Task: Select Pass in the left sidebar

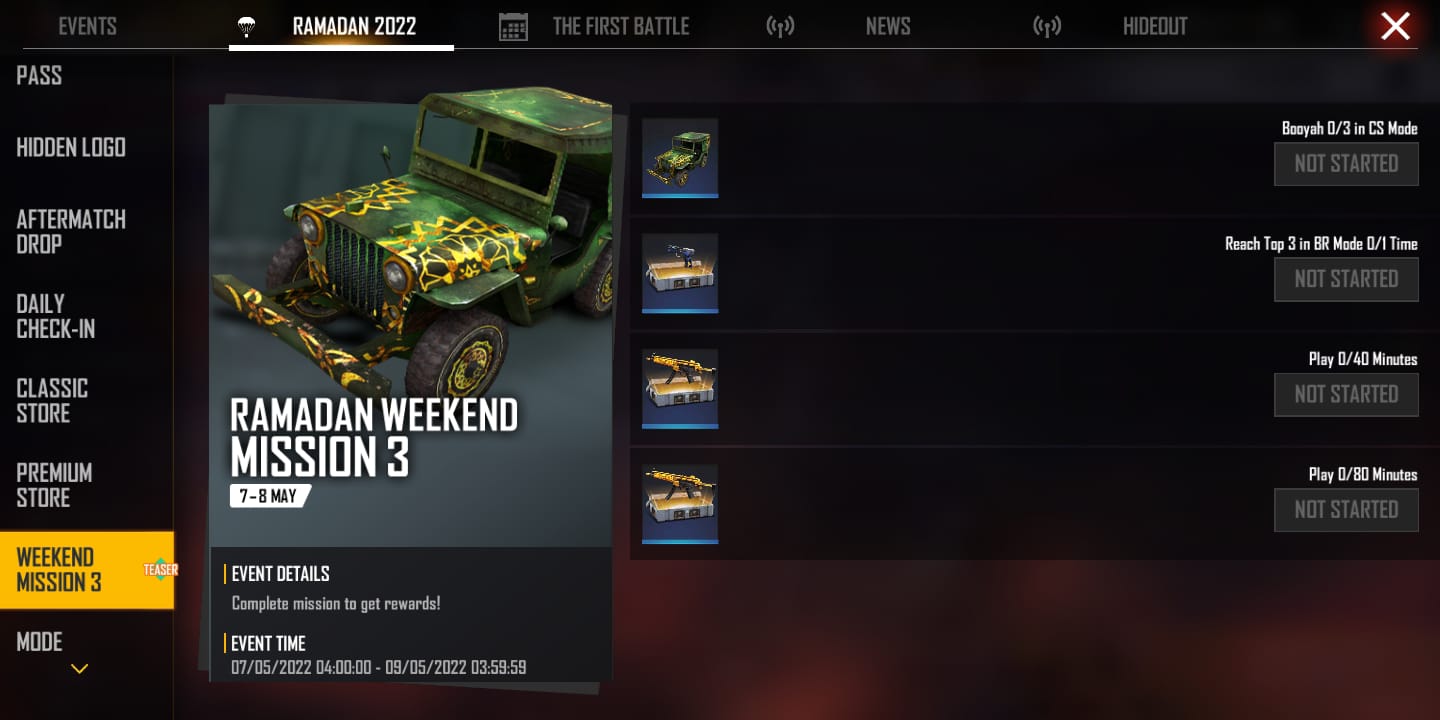Action: pyautogui.click(x=39, y=76)
